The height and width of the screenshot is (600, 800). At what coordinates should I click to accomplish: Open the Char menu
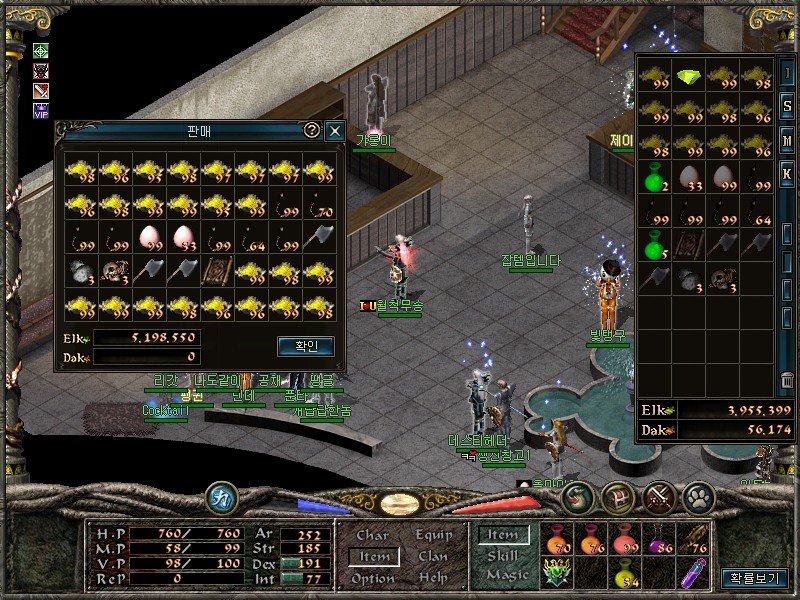click(x=373, y=535)
